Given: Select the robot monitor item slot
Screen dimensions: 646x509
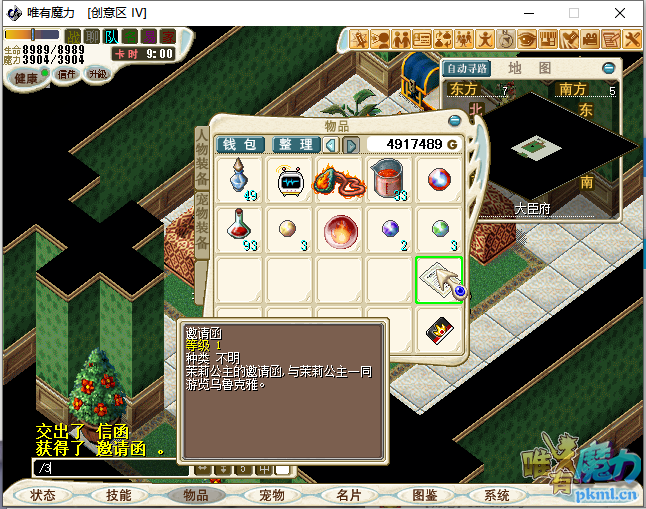Looking at the screenshot, I should click(x=290, y=181).
